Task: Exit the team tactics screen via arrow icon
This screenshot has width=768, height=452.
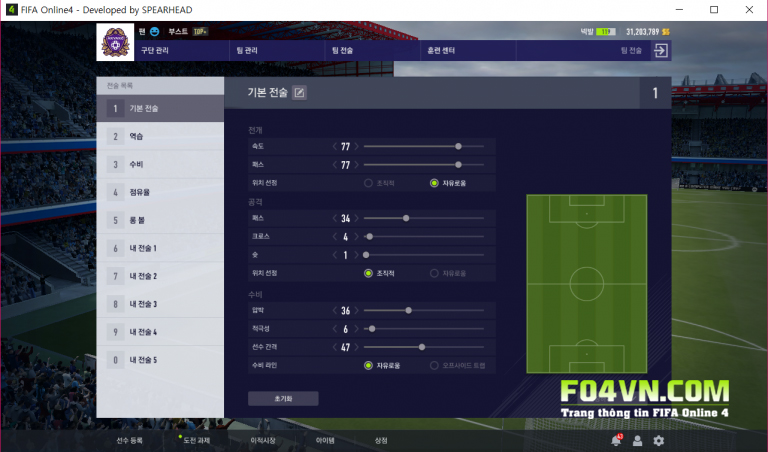Action: click(661, 50)
